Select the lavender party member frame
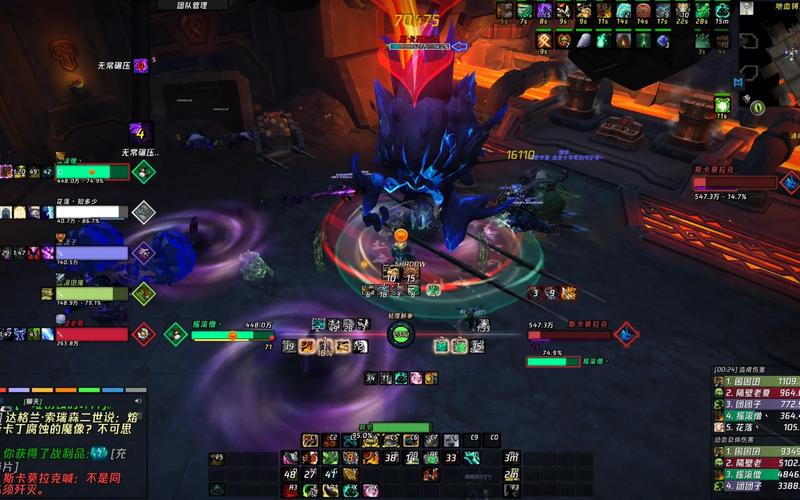This screenshot has width=800, height=500. [92, 253]
